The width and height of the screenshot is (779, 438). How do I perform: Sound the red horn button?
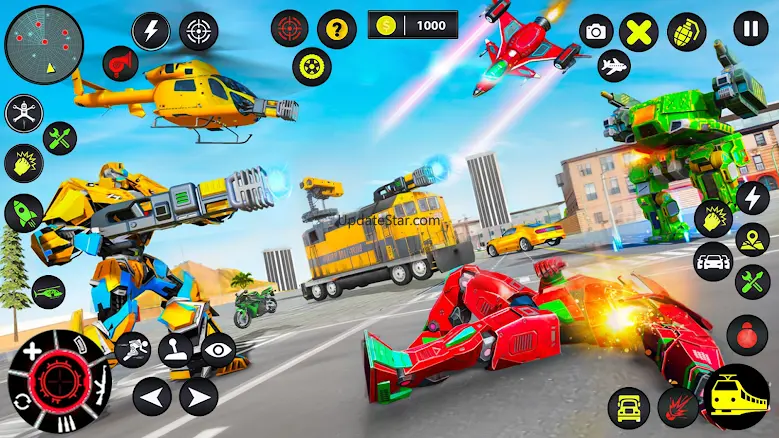point(120,64)
